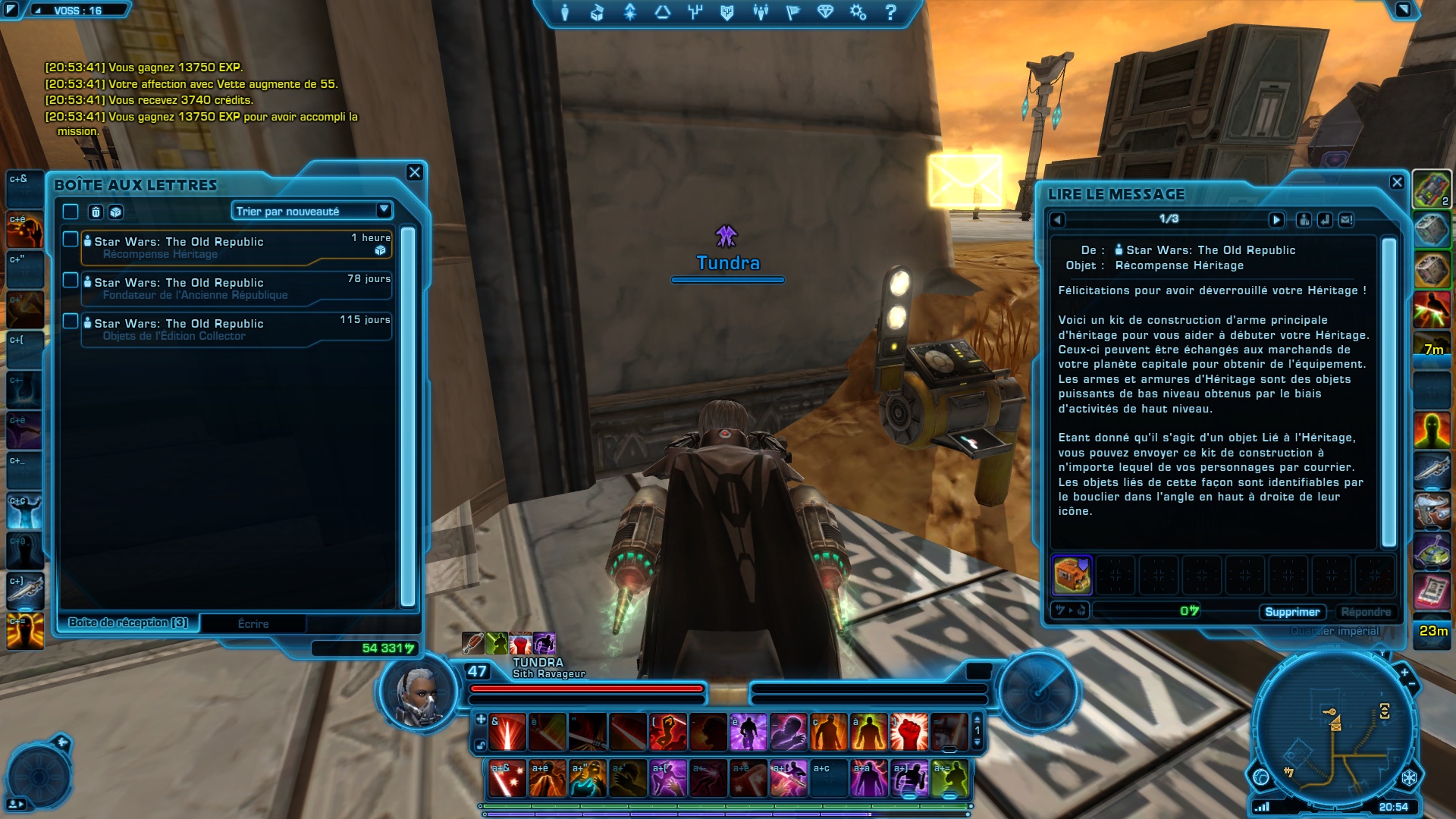Select the Objets de l'Édition Collector mail
Viewport: 1456px width, 819px height.
click(235, 329)
